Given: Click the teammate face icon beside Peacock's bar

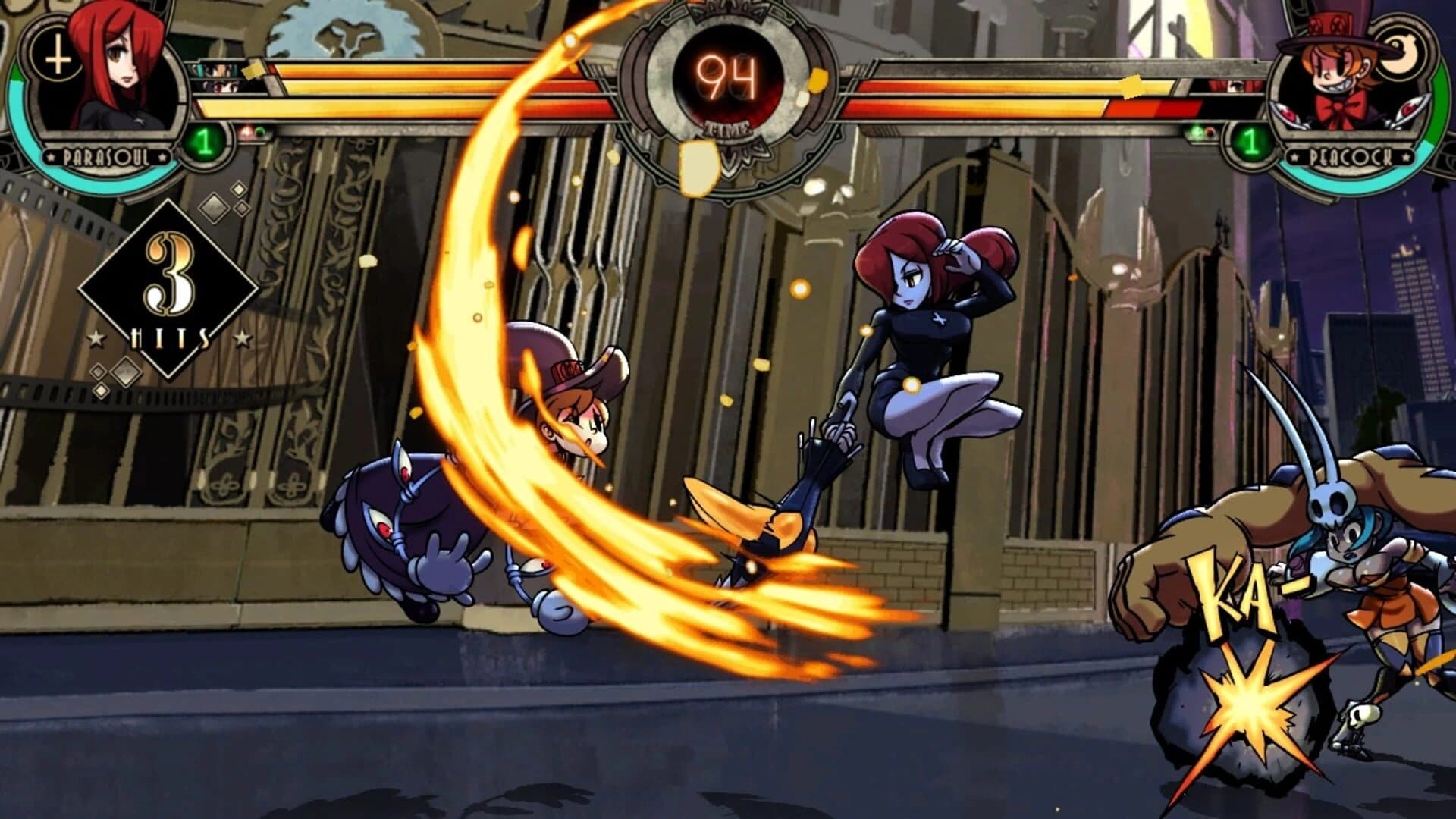Looking at the screenshot, I should (1236, 87).
